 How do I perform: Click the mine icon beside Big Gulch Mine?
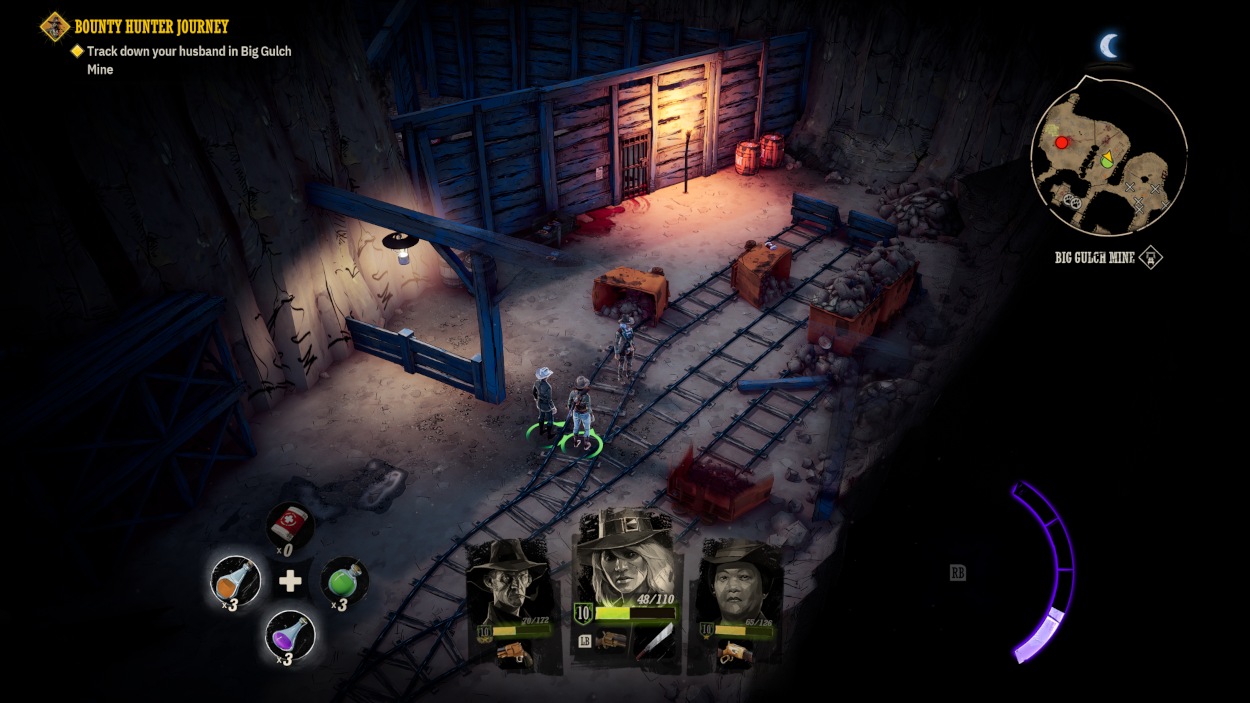coord(1151,258)
